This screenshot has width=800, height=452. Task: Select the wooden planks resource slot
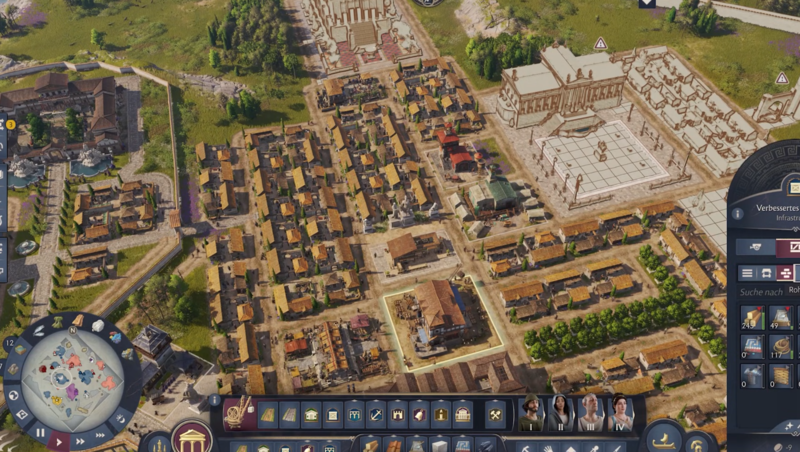(x=752, y=318)
